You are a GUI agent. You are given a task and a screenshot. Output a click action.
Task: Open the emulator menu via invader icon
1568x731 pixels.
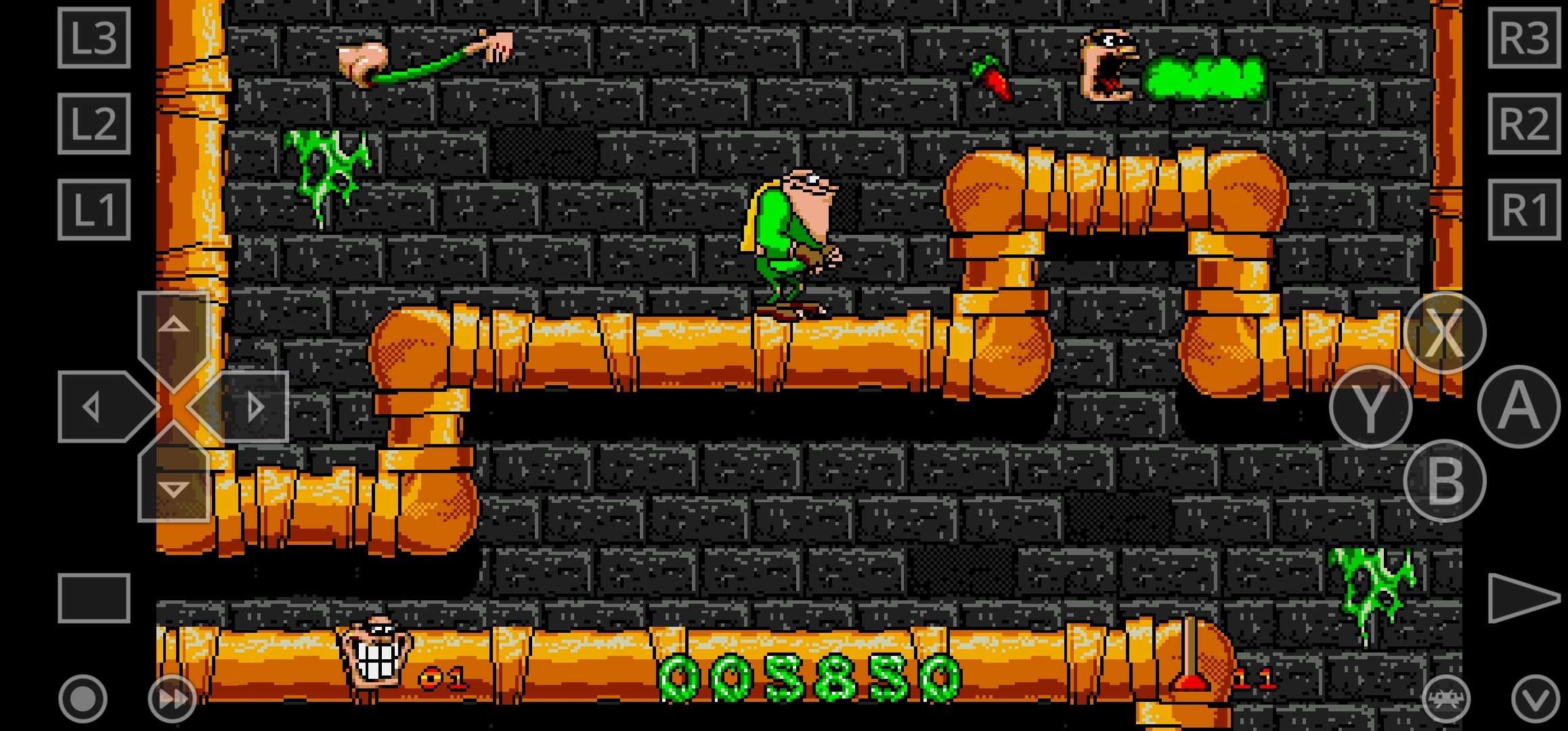(1445, 699)
